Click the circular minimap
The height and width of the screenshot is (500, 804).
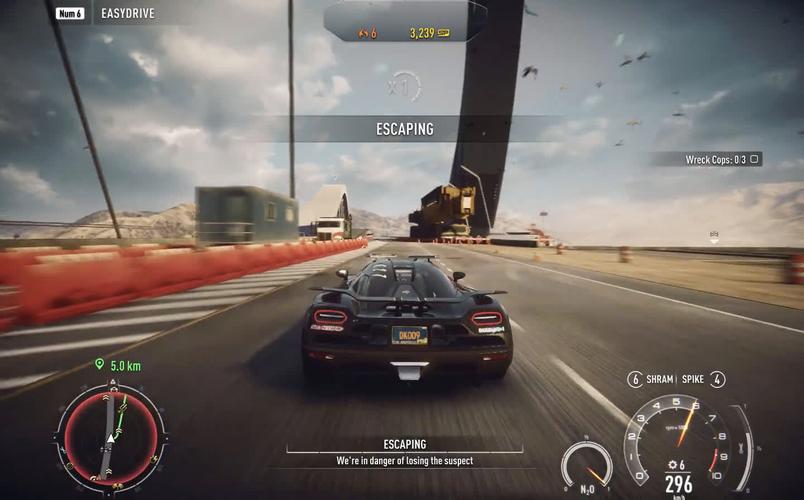(111, 436)
